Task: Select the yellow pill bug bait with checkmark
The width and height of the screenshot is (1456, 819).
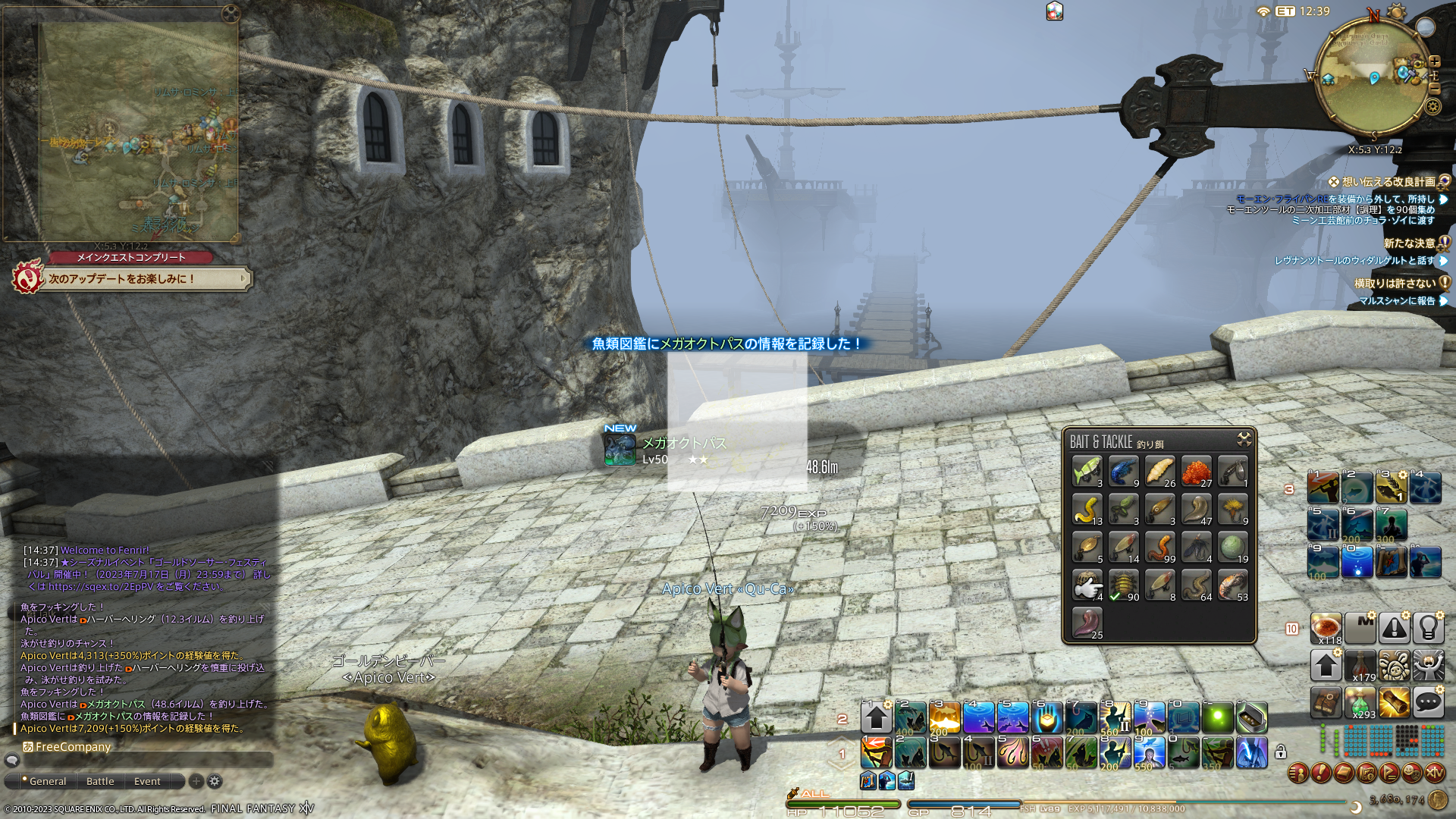Action: tap(1123, 585)
